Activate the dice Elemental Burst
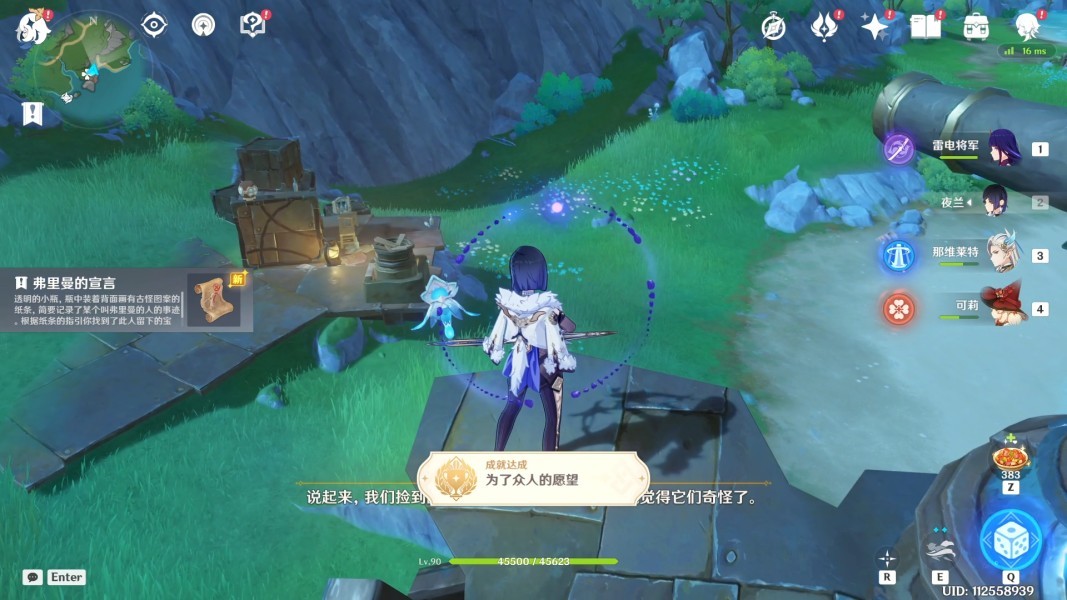The width and height of the screenshot is (1067, 600). (x=1010, y=541)
